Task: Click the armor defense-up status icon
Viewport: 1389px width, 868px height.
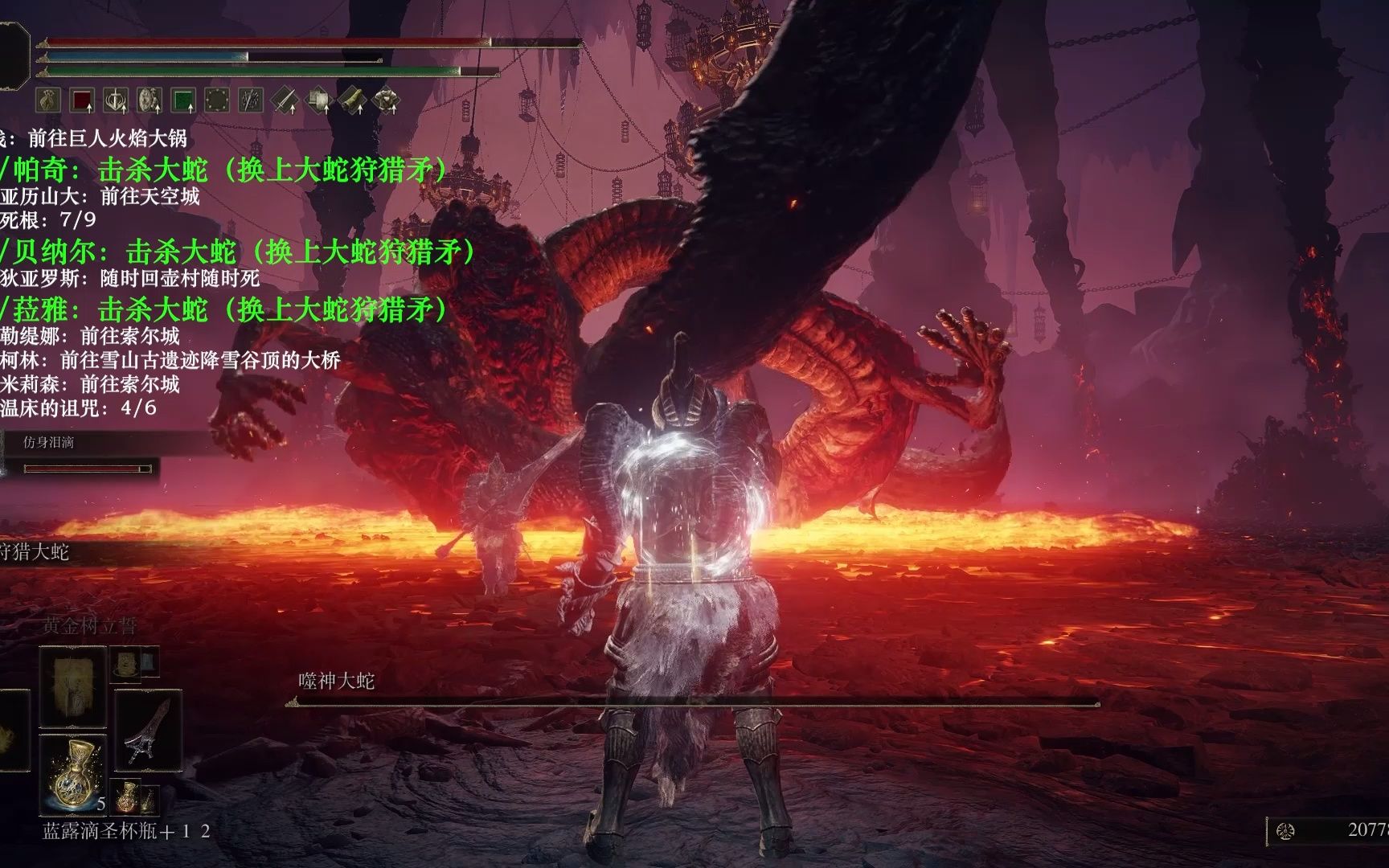Action: [386, 100]
